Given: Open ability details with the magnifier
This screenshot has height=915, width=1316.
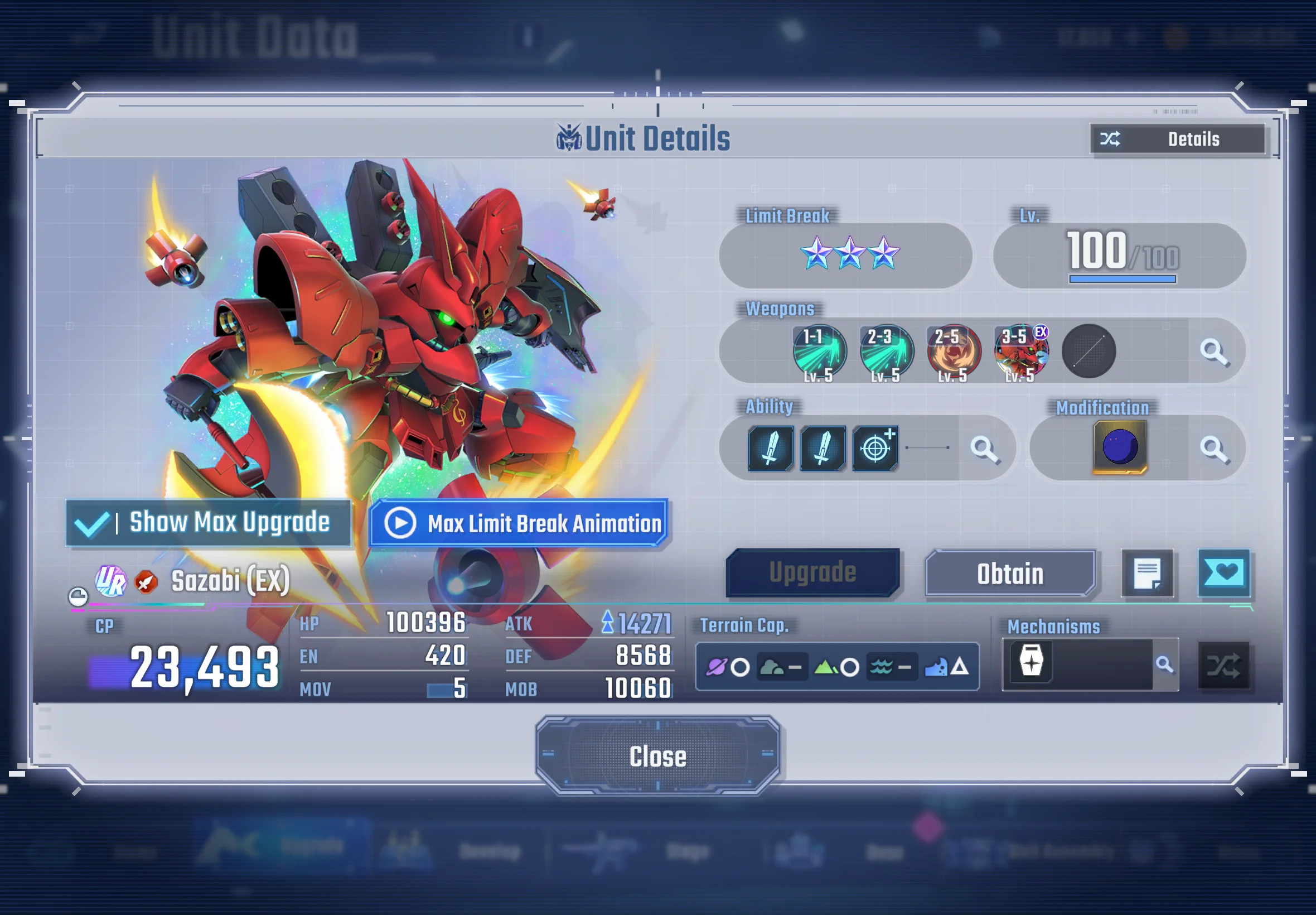Looking at the screenshot, I should point(984,449).
